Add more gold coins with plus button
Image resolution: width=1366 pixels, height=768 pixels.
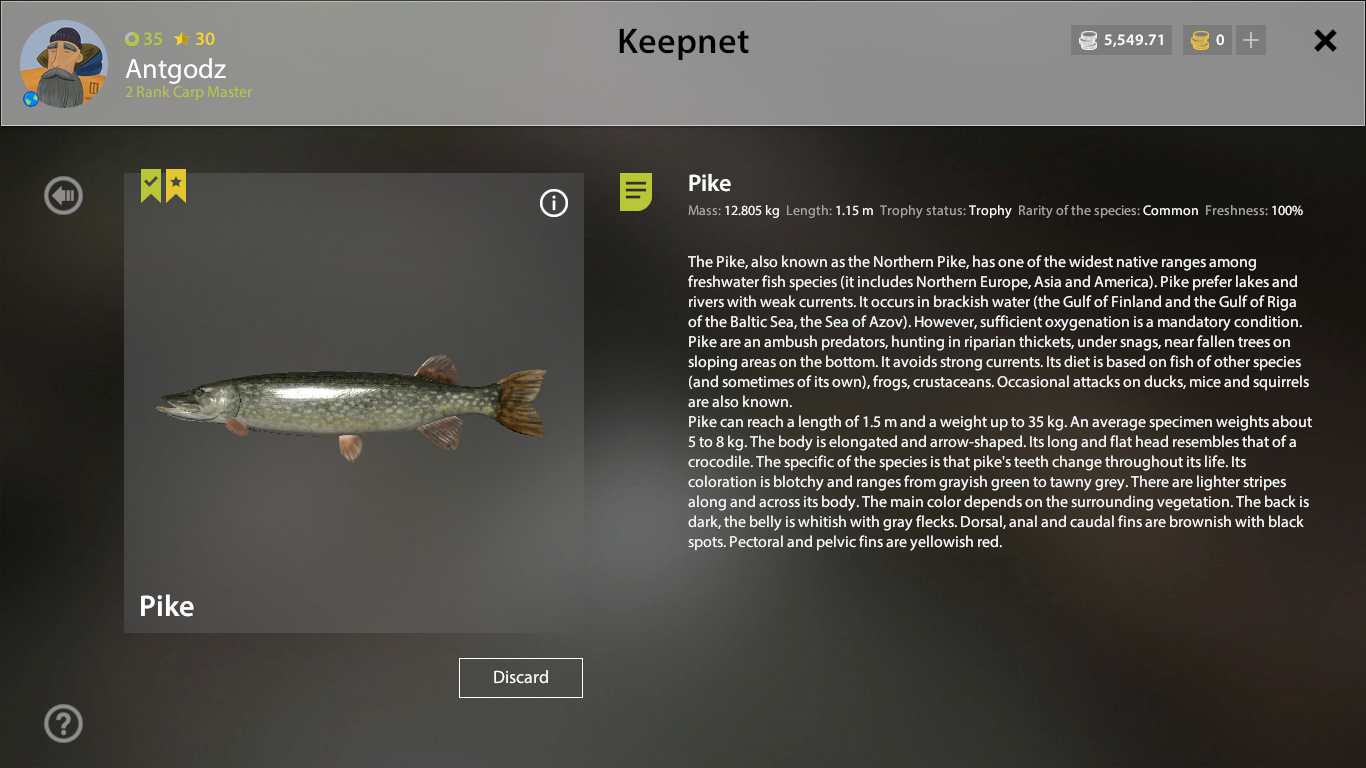[x=1251, y=41]
